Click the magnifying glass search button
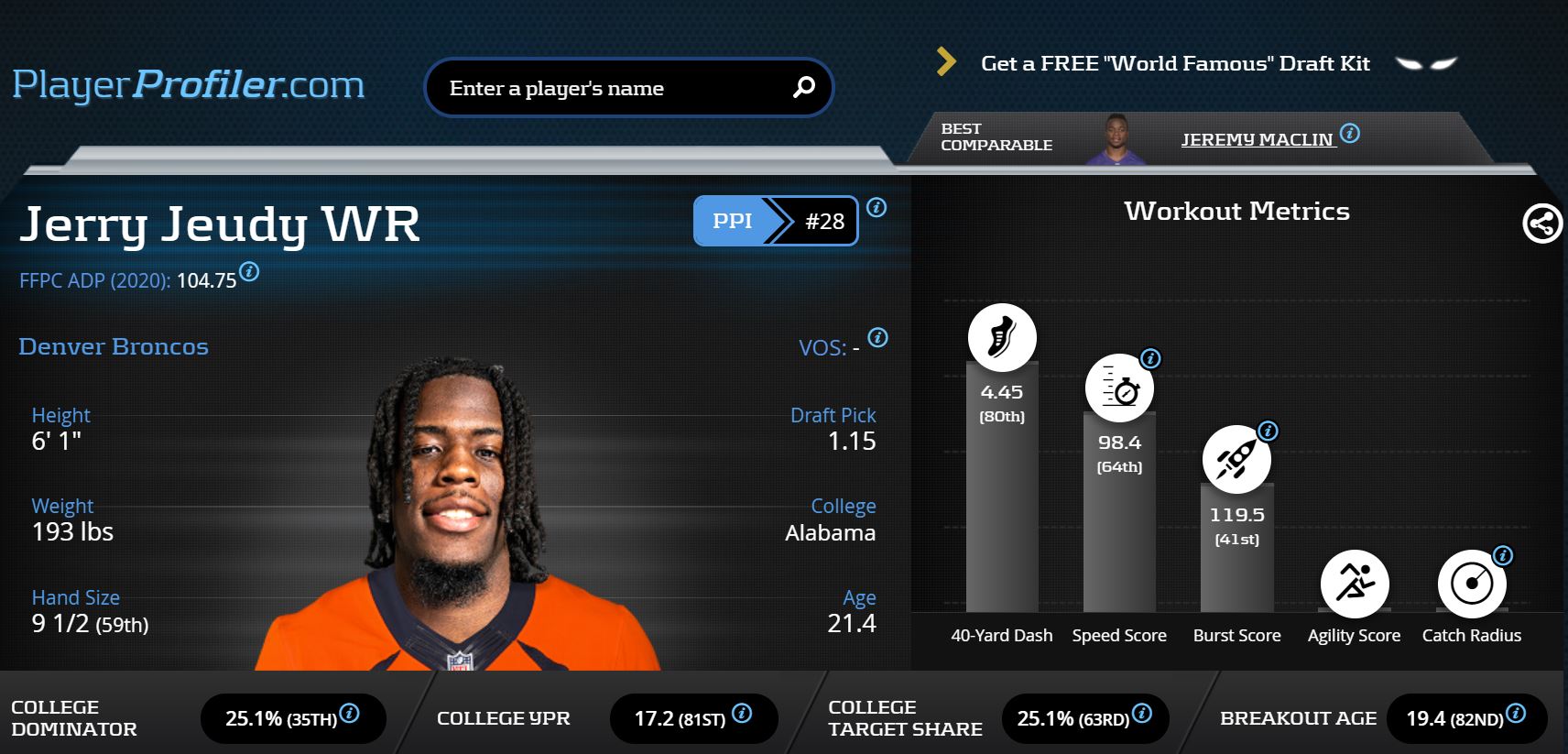This screenshot has height=754, width=1568. click(x=803, y=87)
